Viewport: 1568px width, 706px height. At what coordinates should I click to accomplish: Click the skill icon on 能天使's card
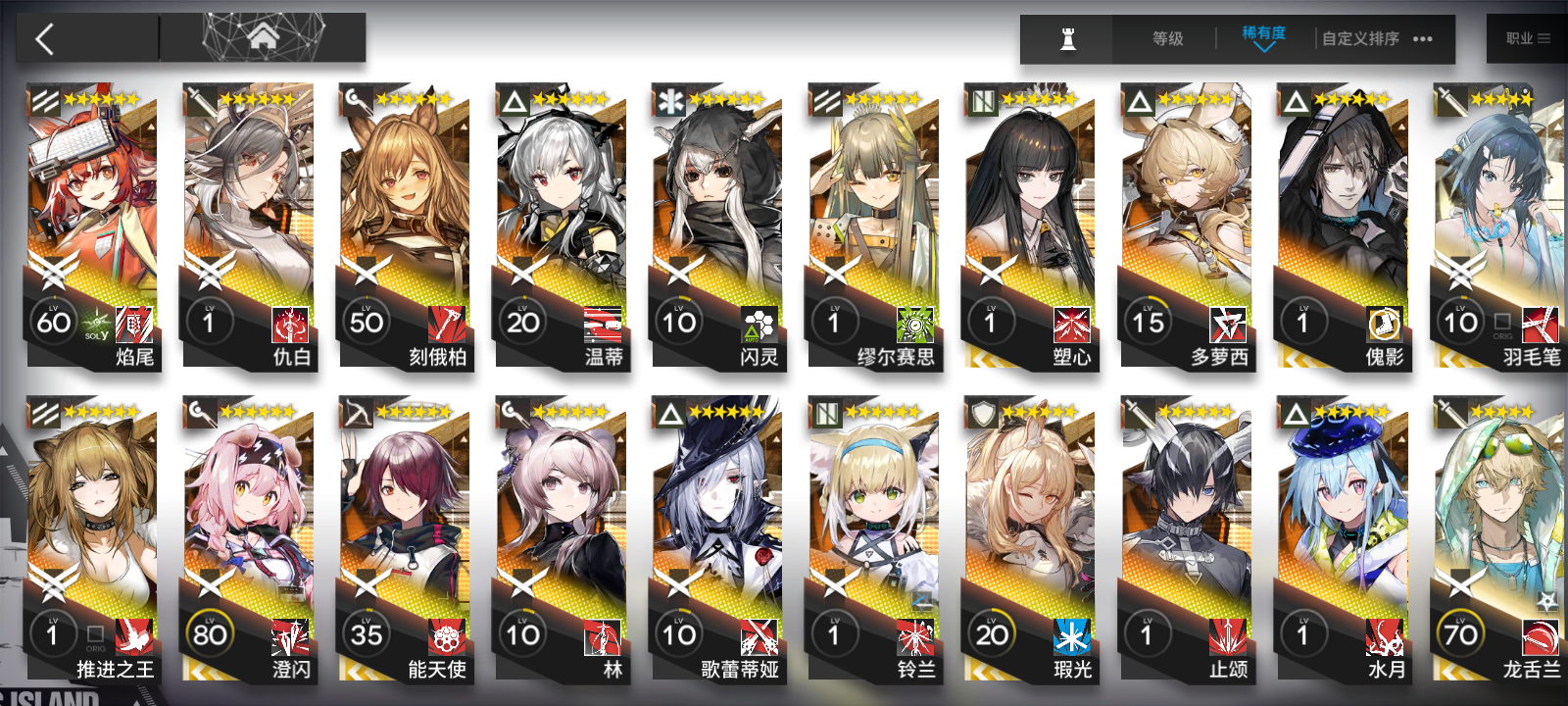[446, 637]
